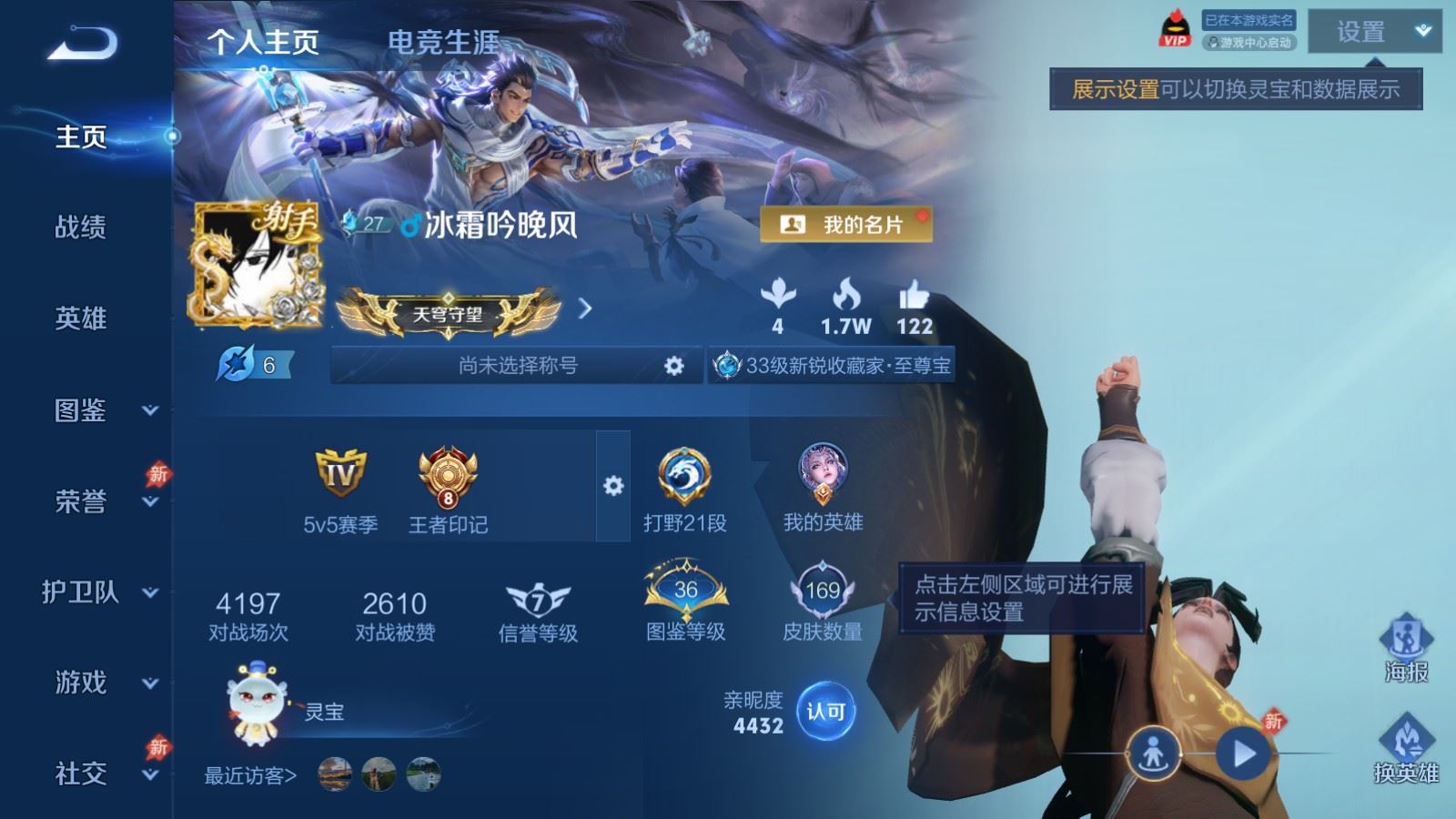Open the 设置 dropdown

1374,32
